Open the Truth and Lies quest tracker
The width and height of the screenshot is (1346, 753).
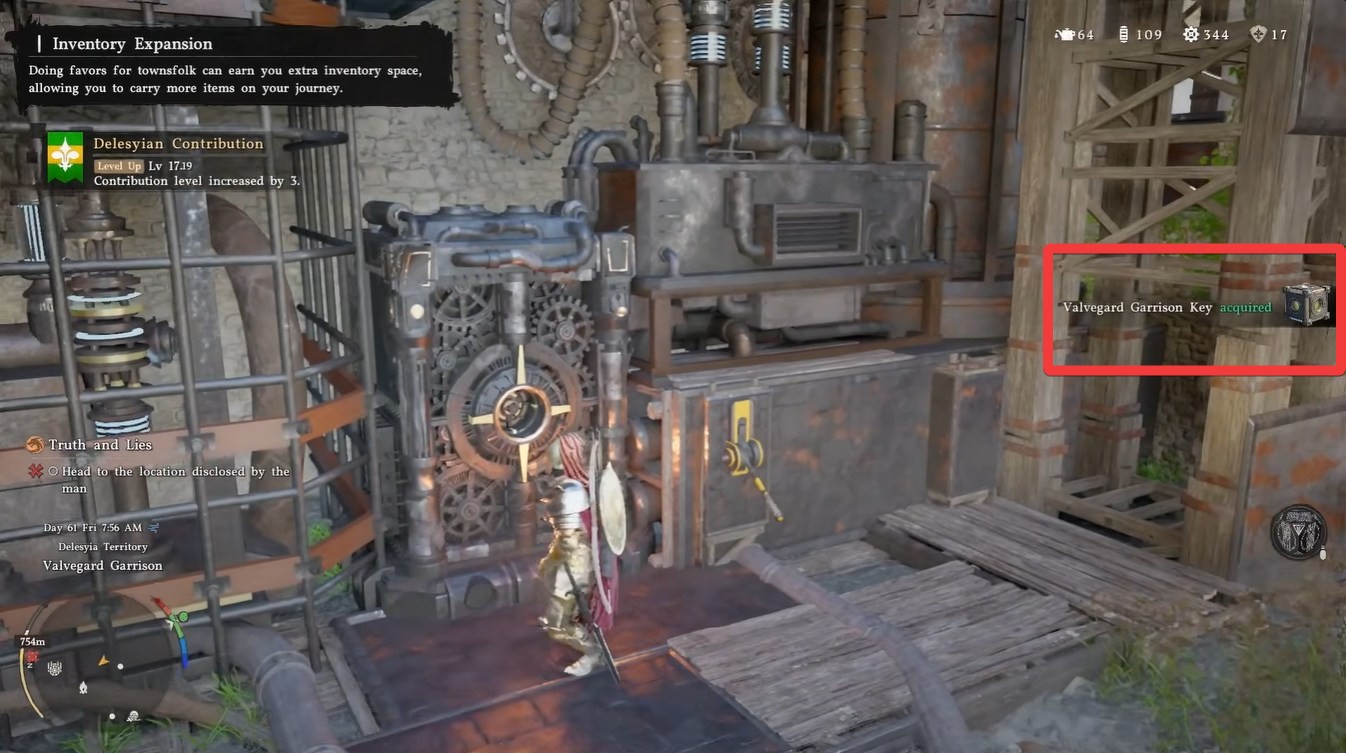[x=98, y=445]
